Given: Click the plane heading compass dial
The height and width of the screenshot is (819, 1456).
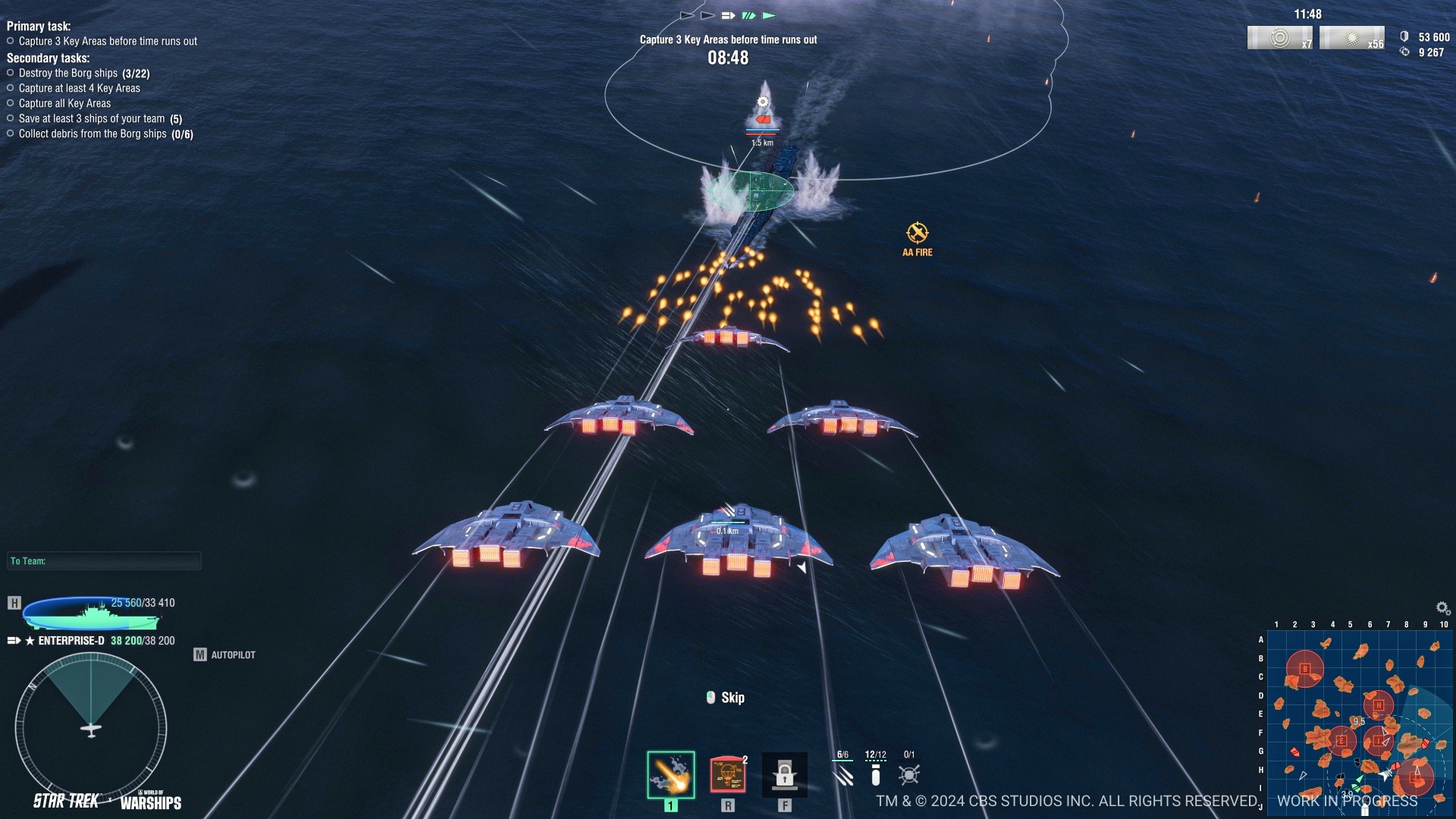Looking at the screenshot, I should [91, 730].
